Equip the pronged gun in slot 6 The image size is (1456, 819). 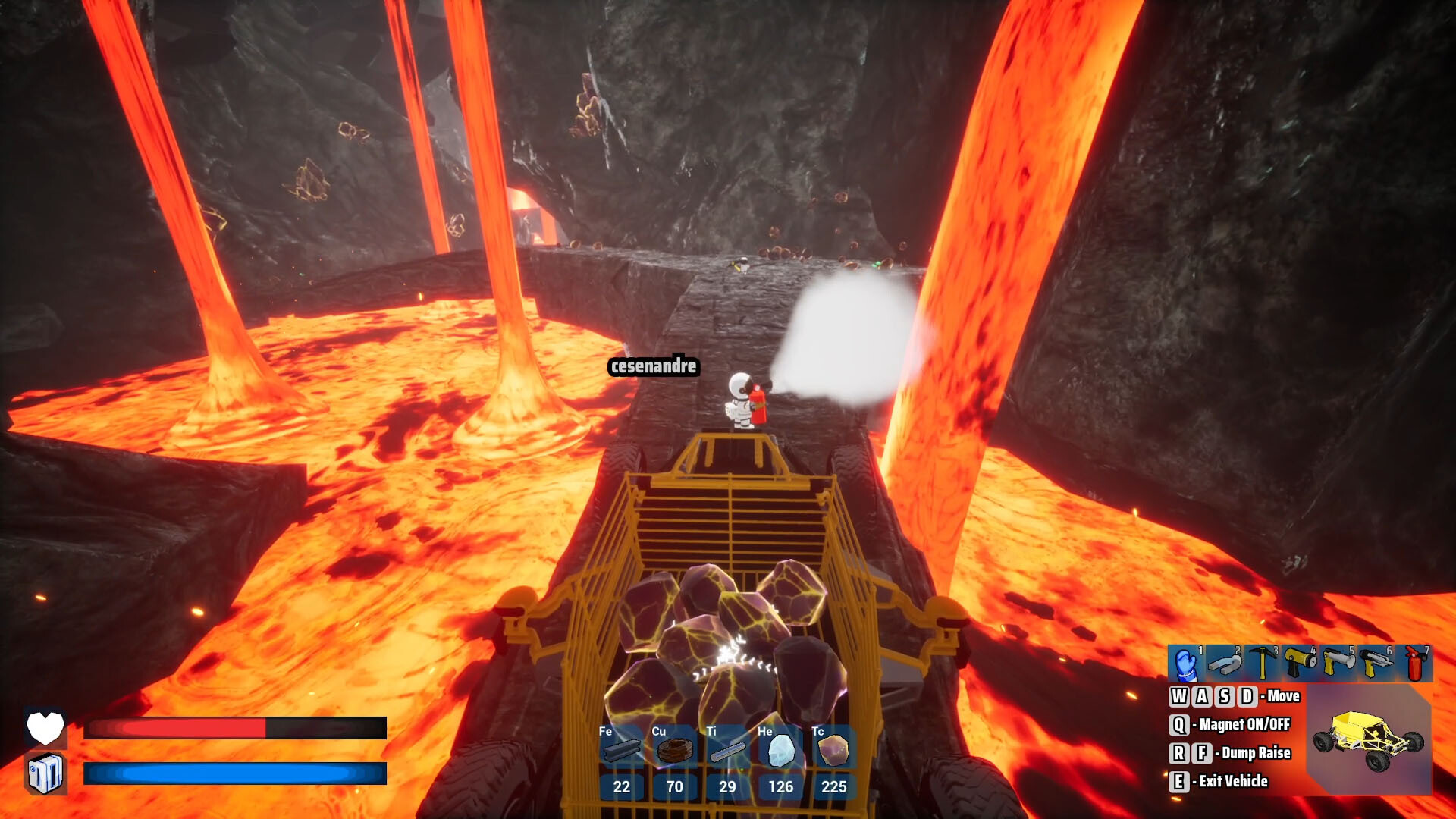pyautogui.click(x=1376, y=664)
